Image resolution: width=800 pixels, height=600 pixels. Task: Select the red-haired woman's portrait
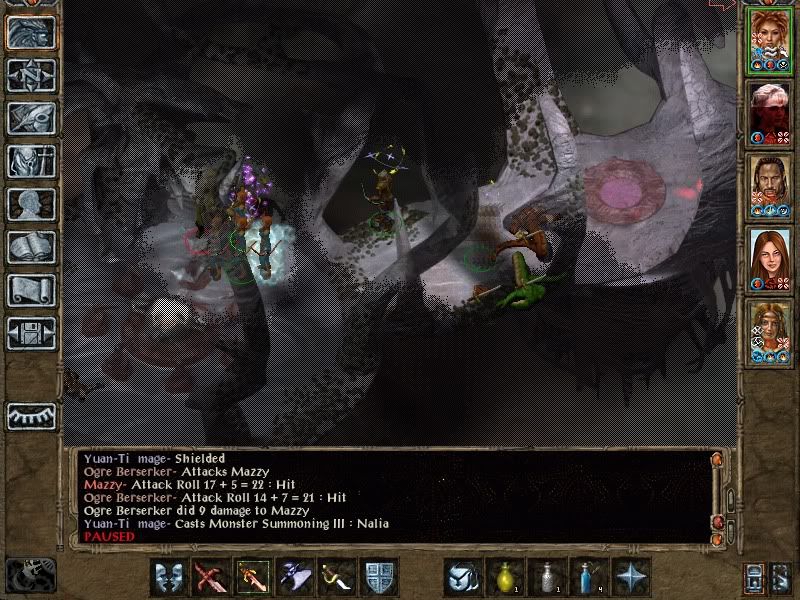(x=770, y=260)
